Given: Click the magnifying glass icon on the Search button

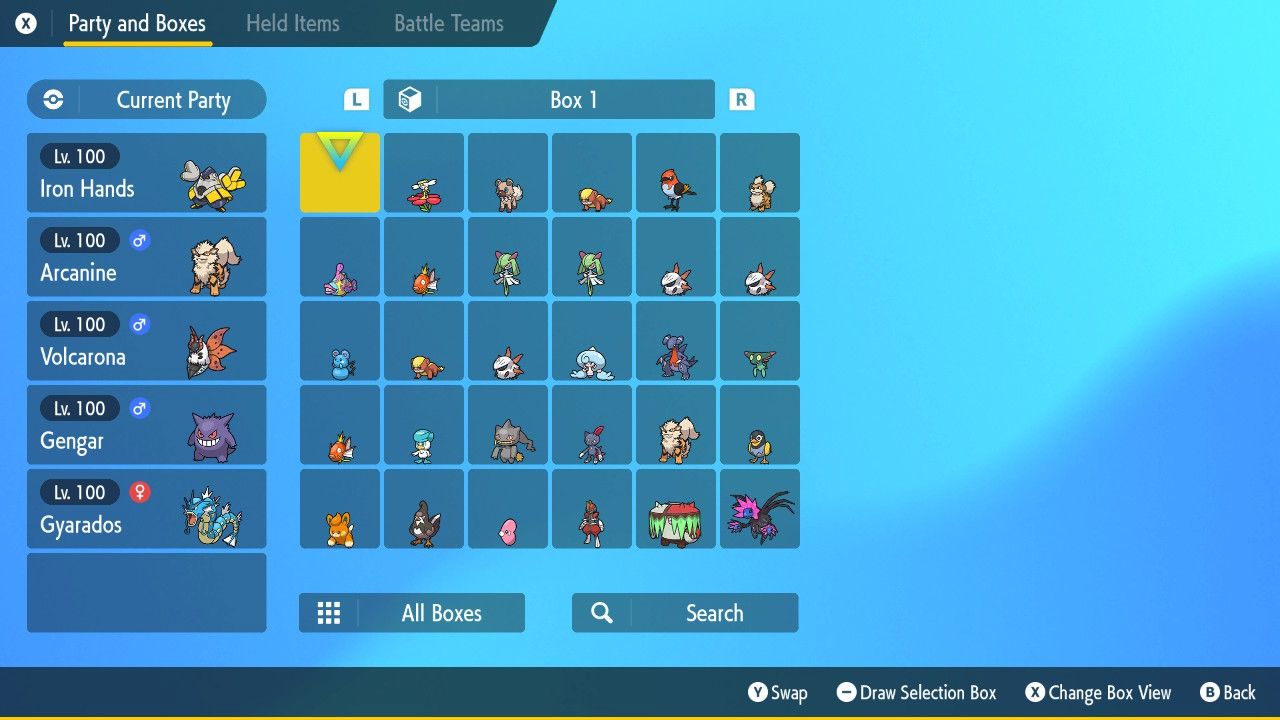Looking at the screenshot, I should [x=601, y=612].
